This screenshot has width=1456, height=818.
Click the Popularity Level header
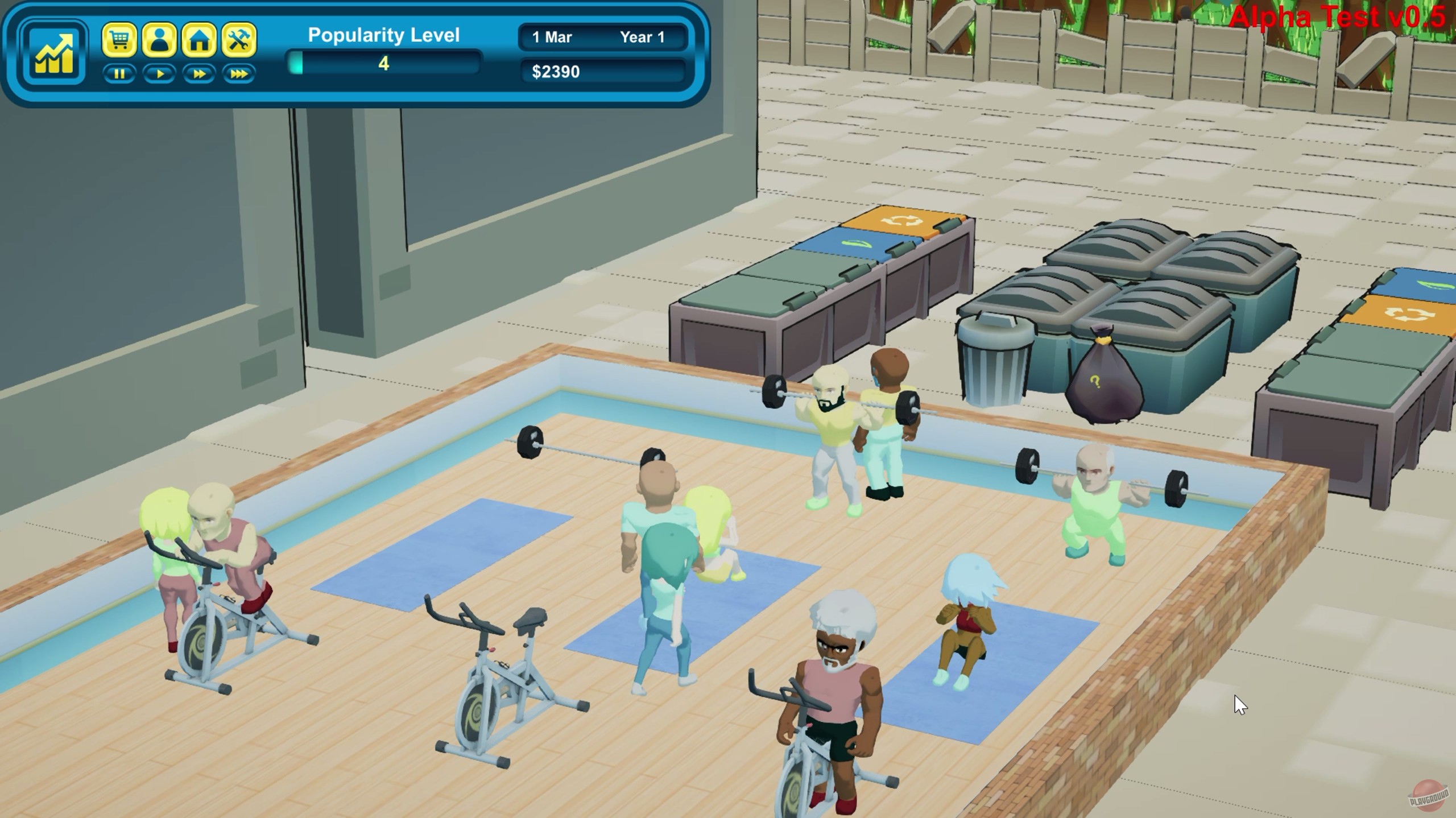pos(384,35)
